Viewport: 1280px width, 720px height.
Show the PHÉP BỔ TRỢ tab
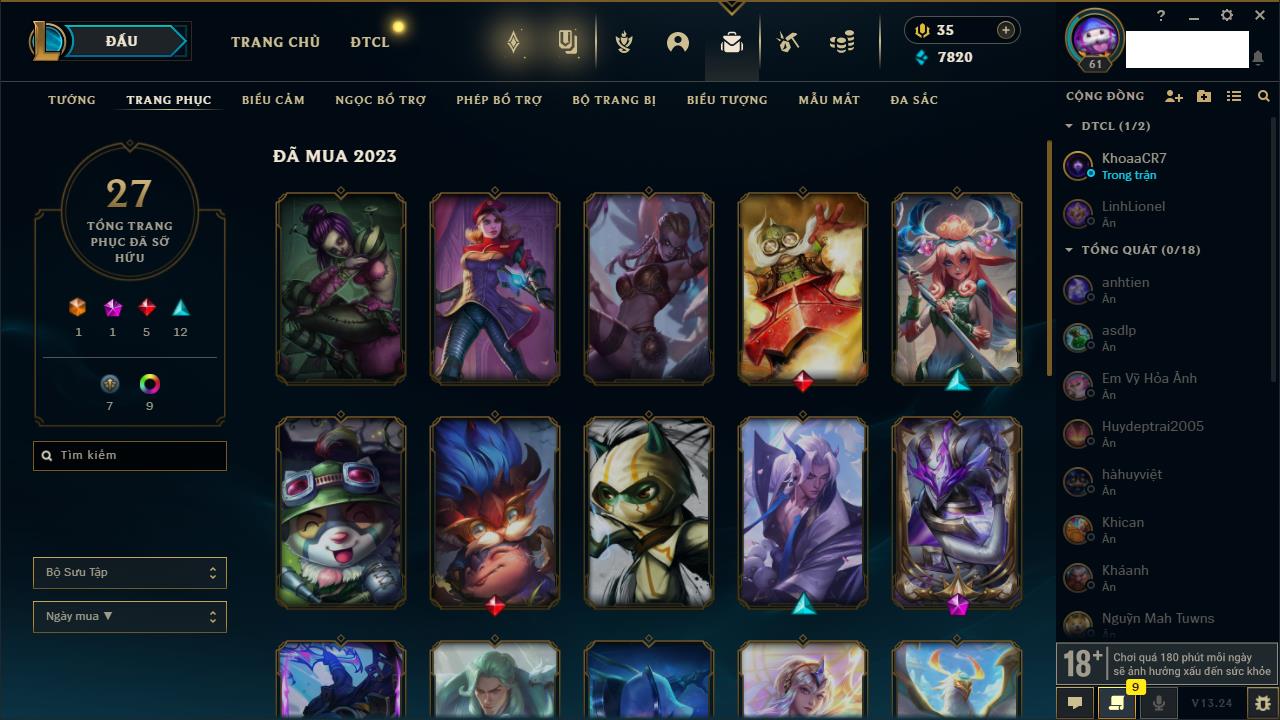499,100
